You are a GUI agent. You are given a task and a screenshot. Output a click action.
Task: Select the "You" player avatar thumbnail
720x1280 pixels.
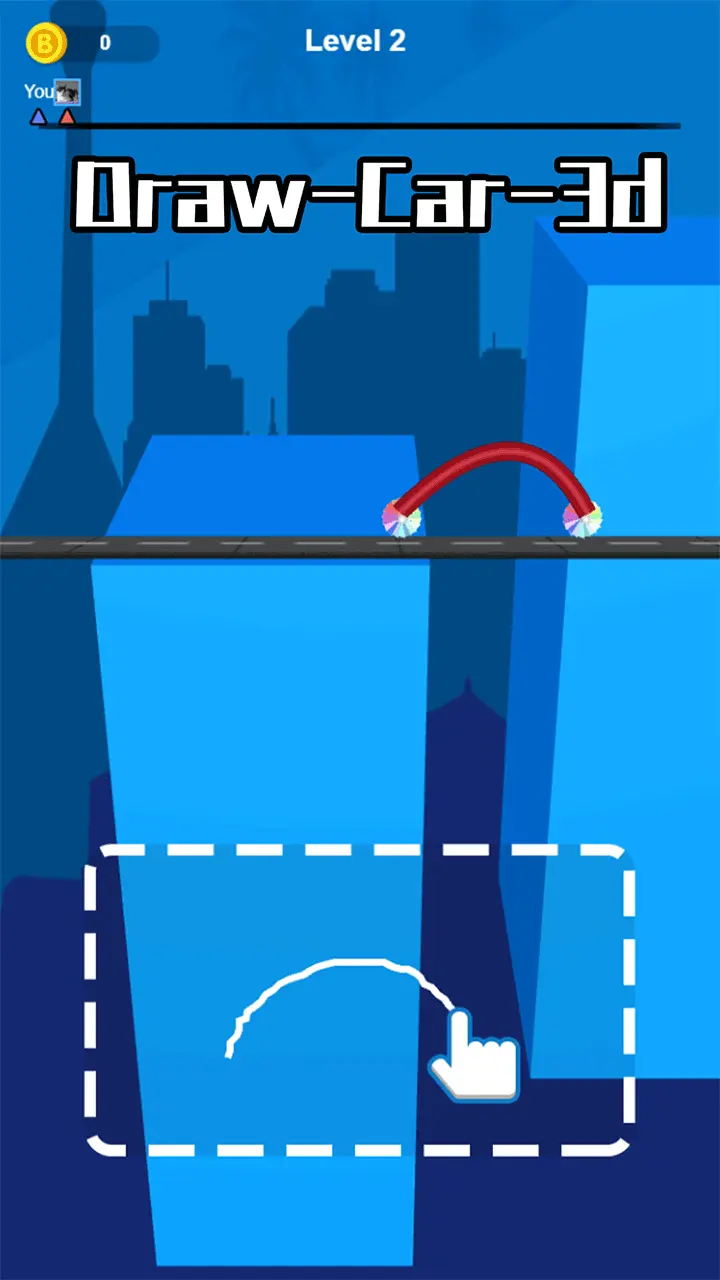[67, 93]
